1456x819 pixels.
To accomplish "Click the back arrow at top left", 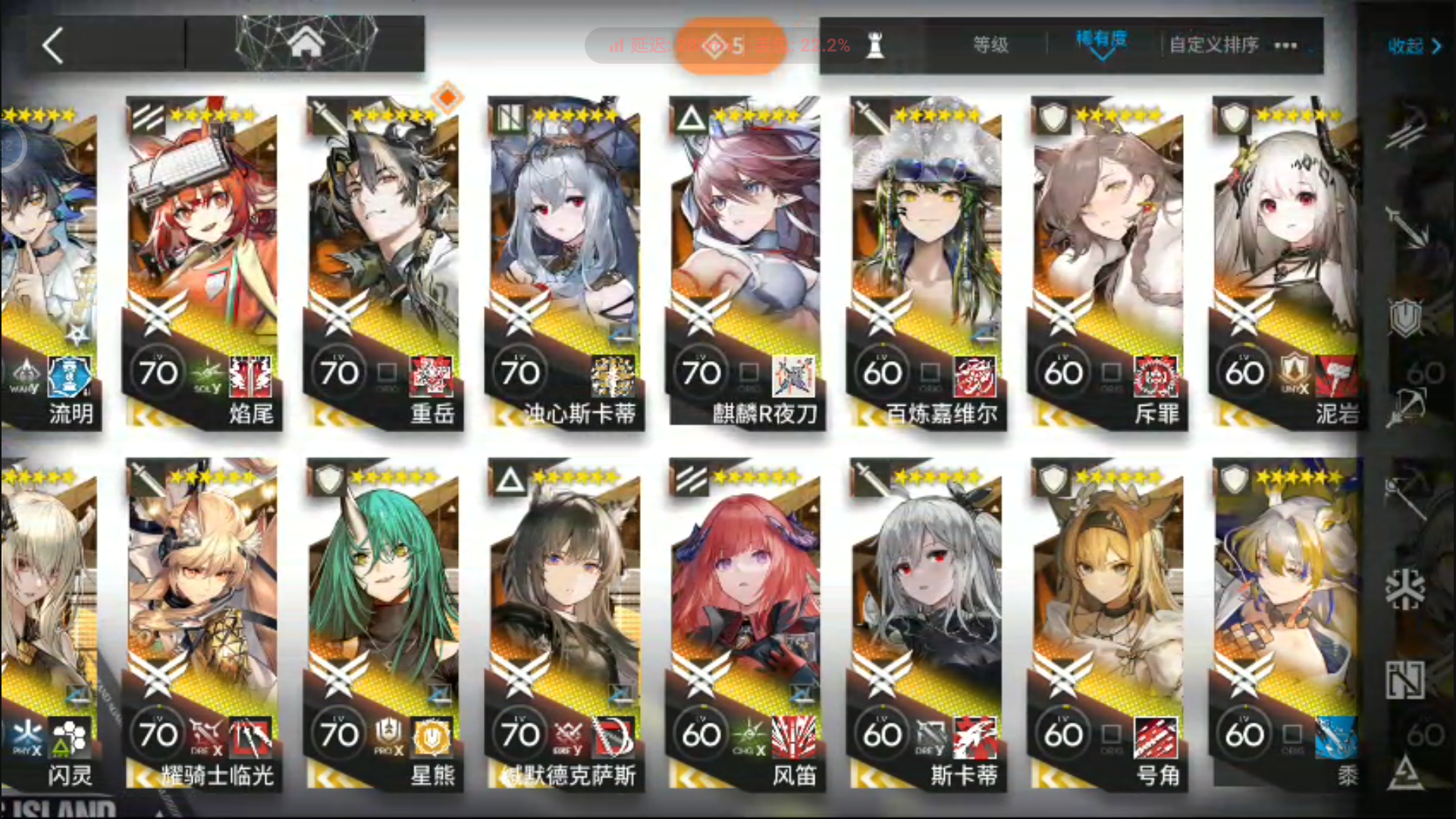I will pyautogui.click(x=53, y=45).
